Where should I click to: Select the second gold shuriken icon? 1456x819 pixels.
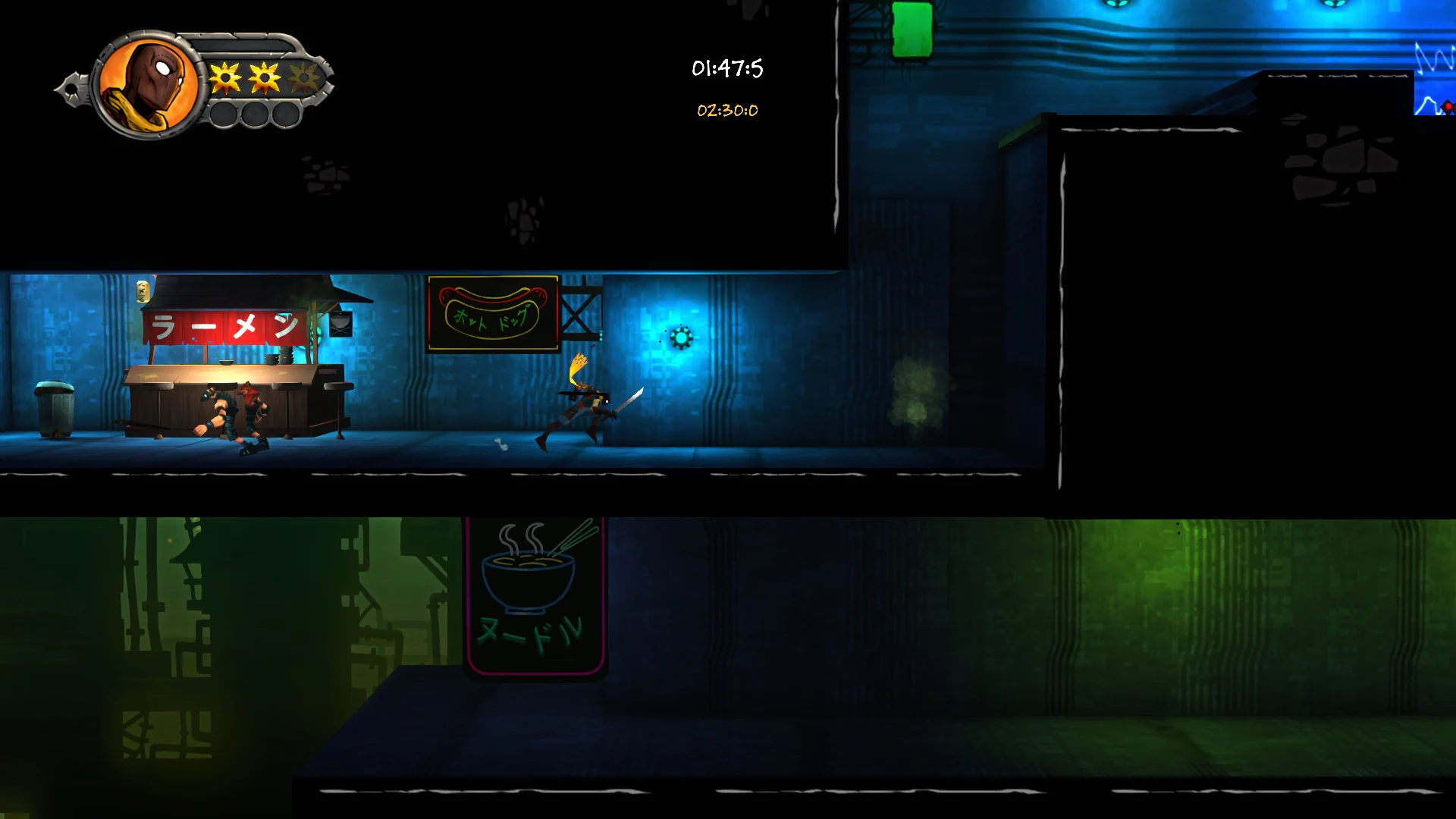(x=264, y=76)
